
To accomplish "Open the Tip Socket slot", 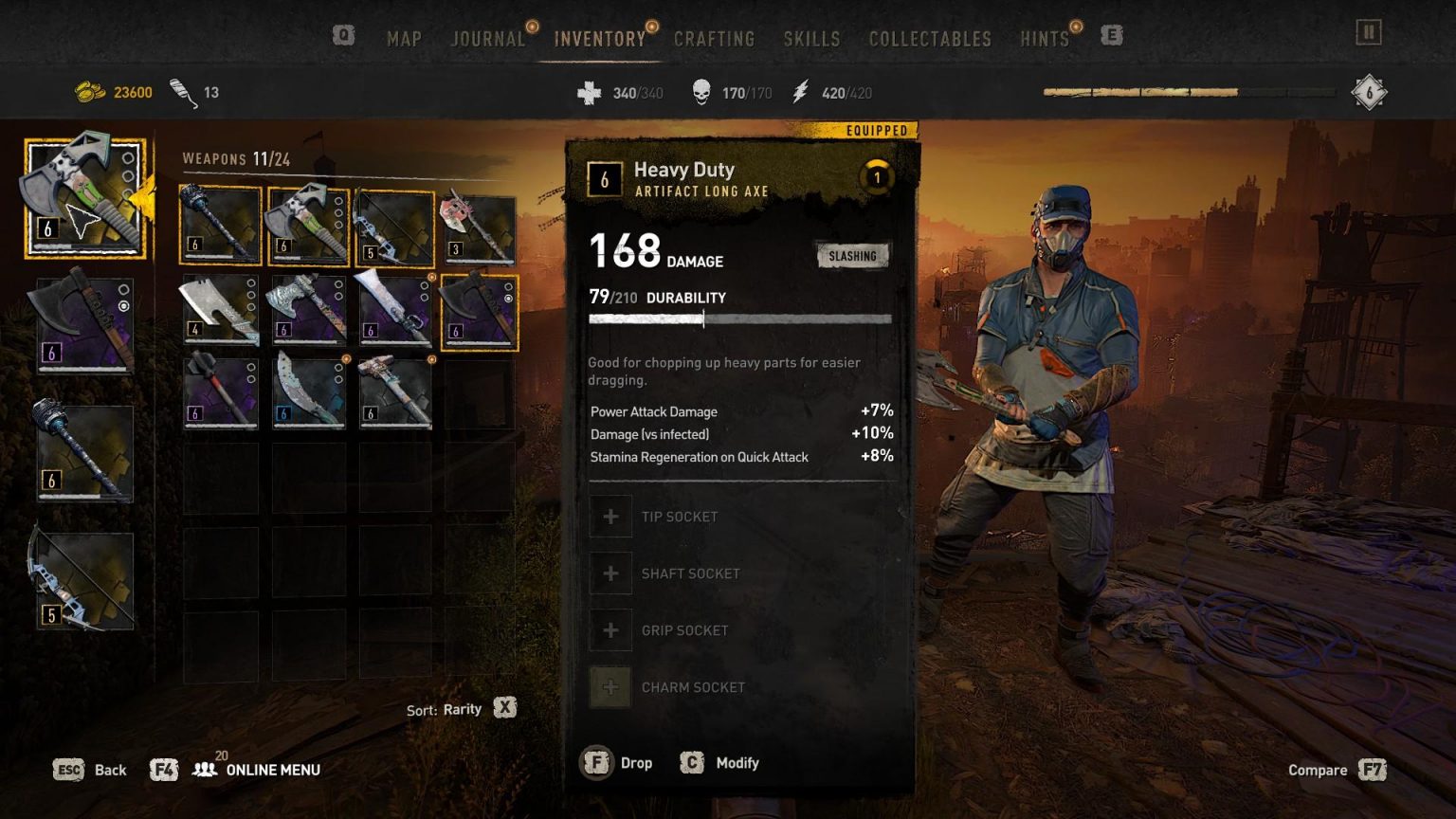I will (x=611, y=517).
